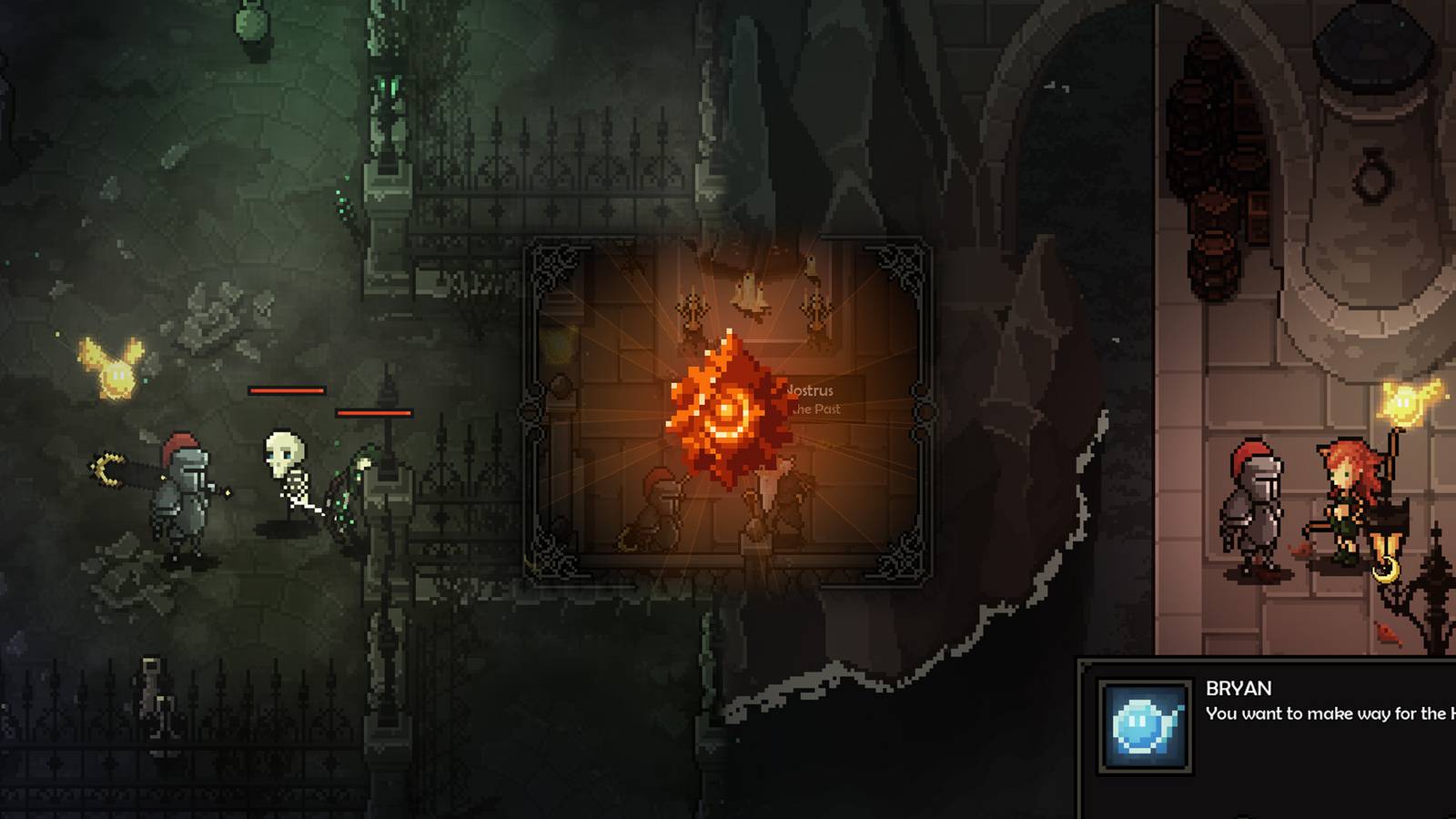
Task: Click the torch held by the red-haired woman
Action: 1406,405
